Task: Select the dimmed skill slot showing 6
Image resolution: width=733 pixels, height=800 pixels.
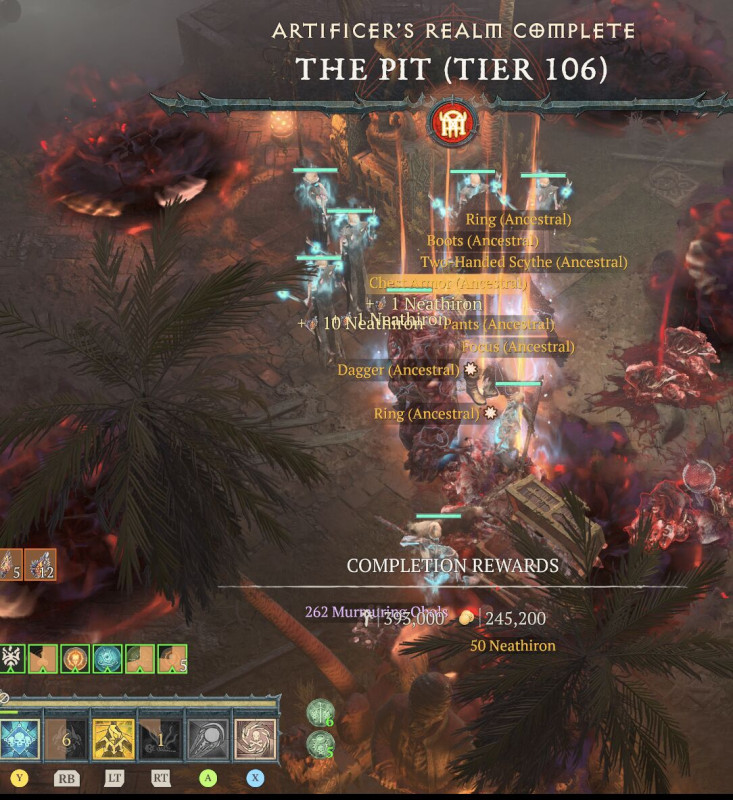Action: 66,739
